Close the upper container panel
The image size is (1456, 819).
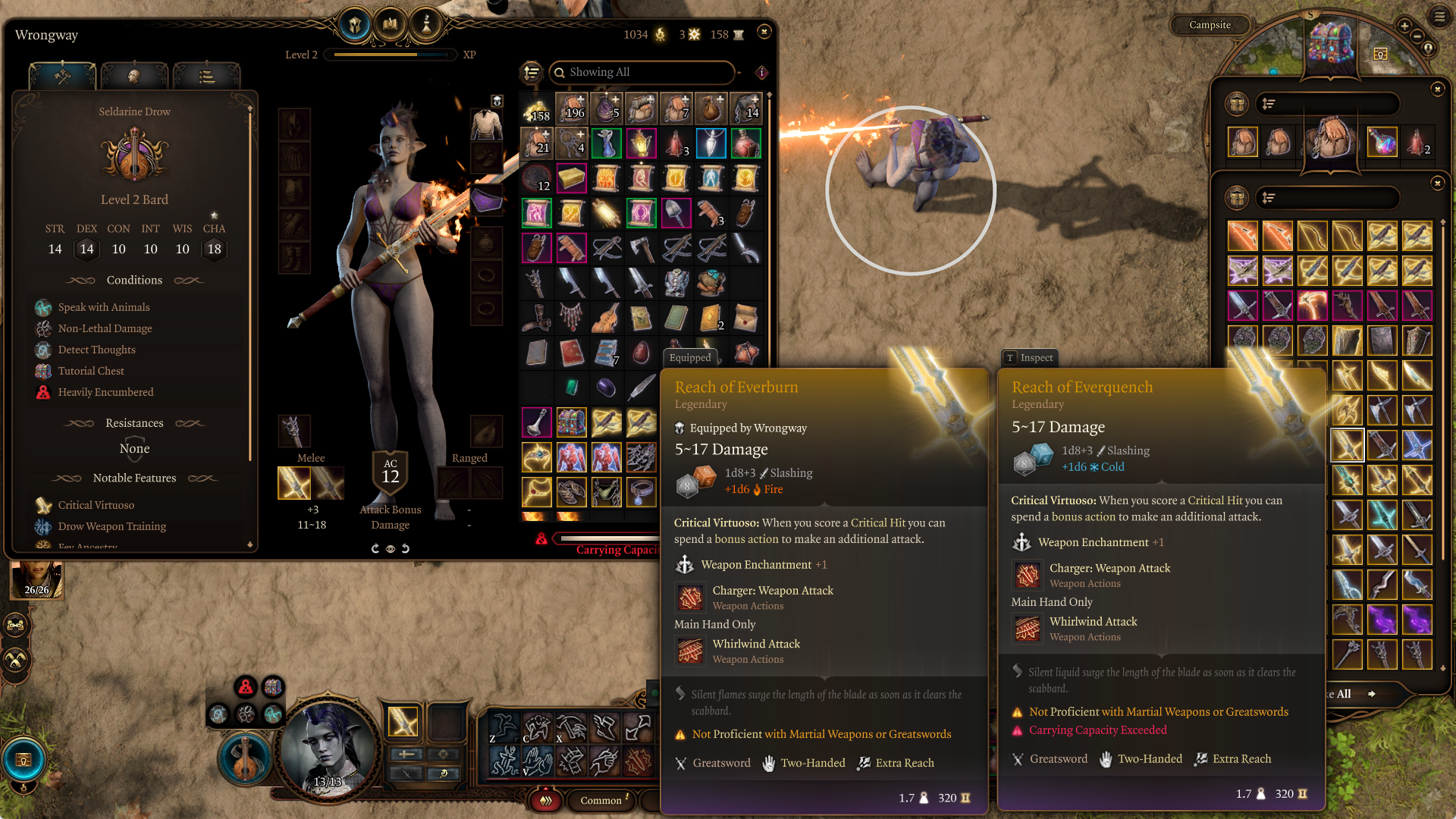[1437, 89]
